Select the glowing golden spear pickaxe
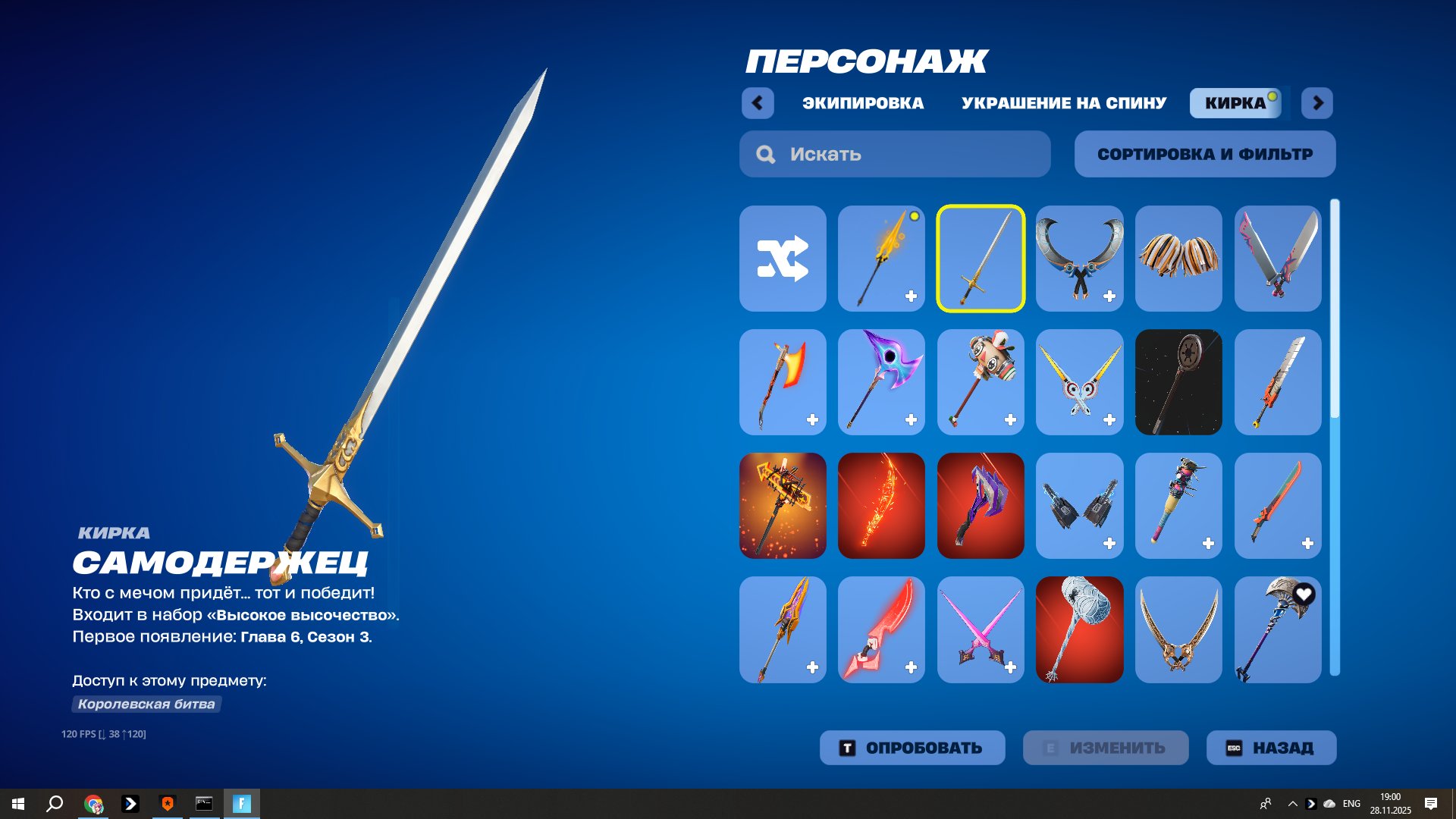1456x819 pixels. click(x=881, y=259)
